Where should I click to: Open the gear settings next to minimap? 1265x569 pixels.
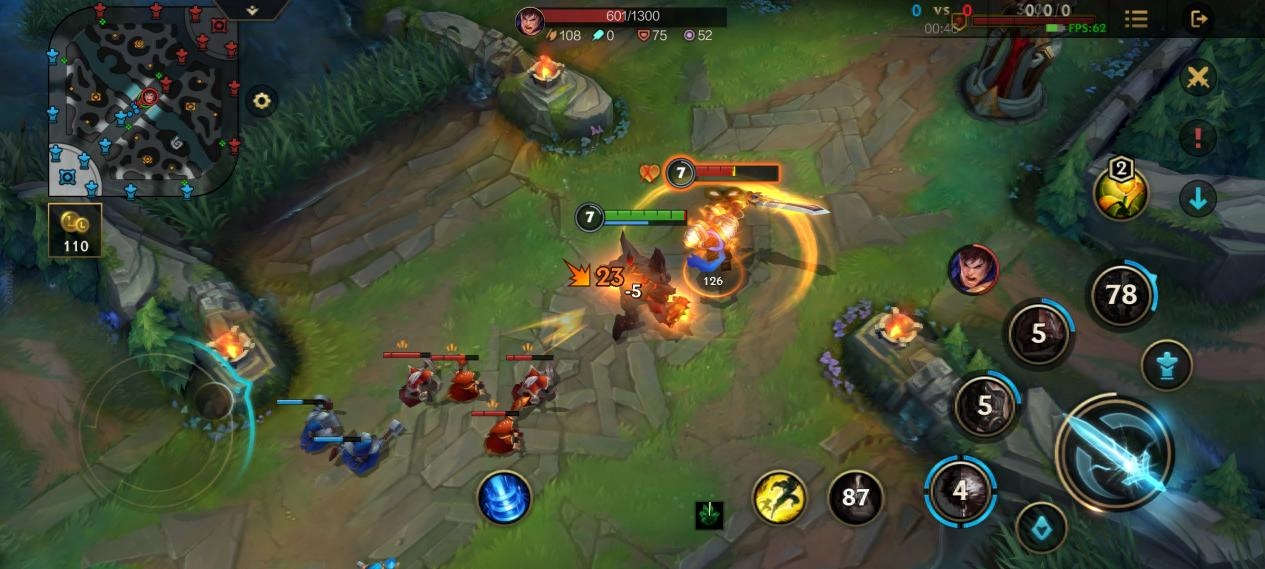(x=262, y=101)
